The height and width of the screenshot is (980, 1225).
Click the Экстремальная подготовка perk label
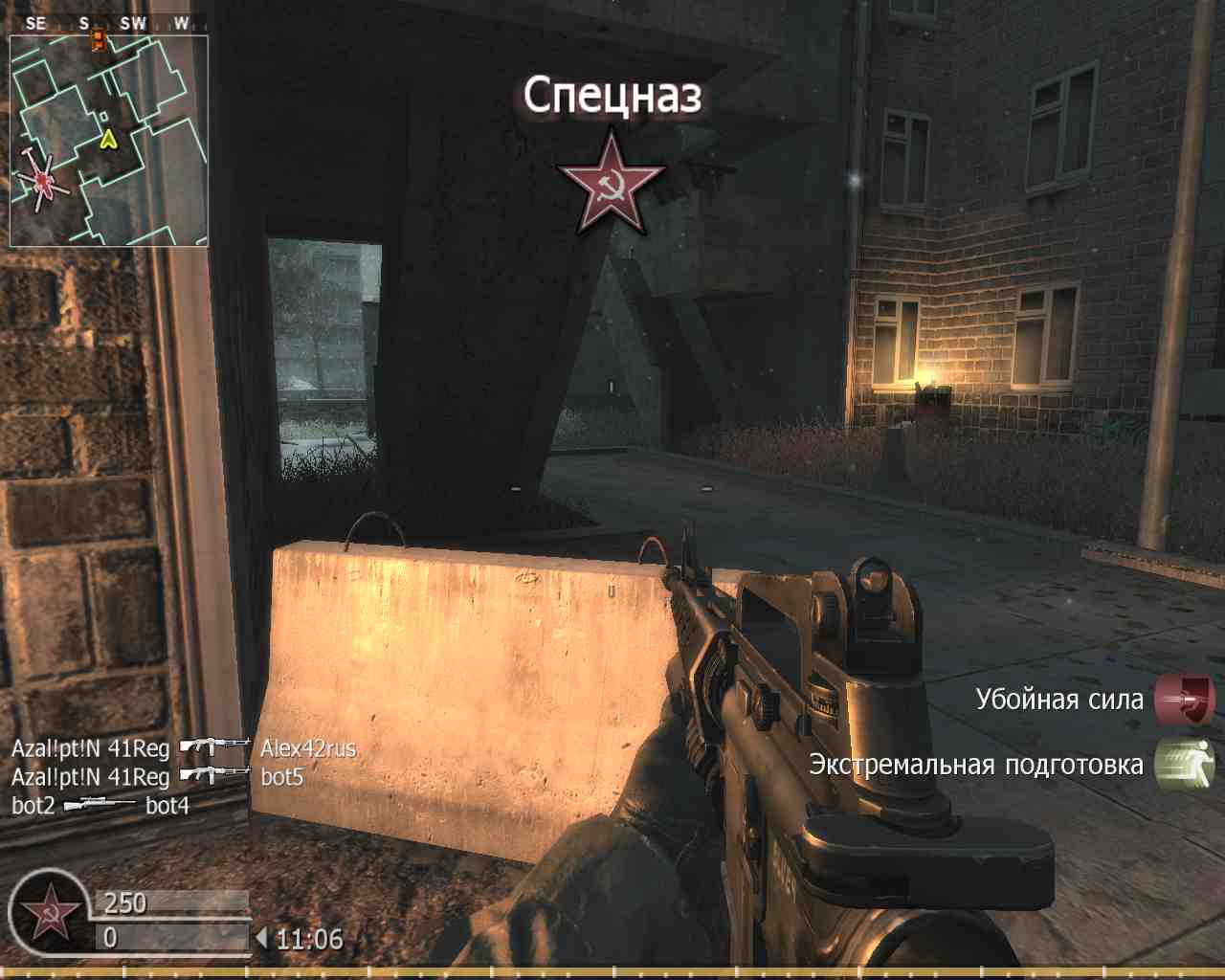tap(974, 766)
